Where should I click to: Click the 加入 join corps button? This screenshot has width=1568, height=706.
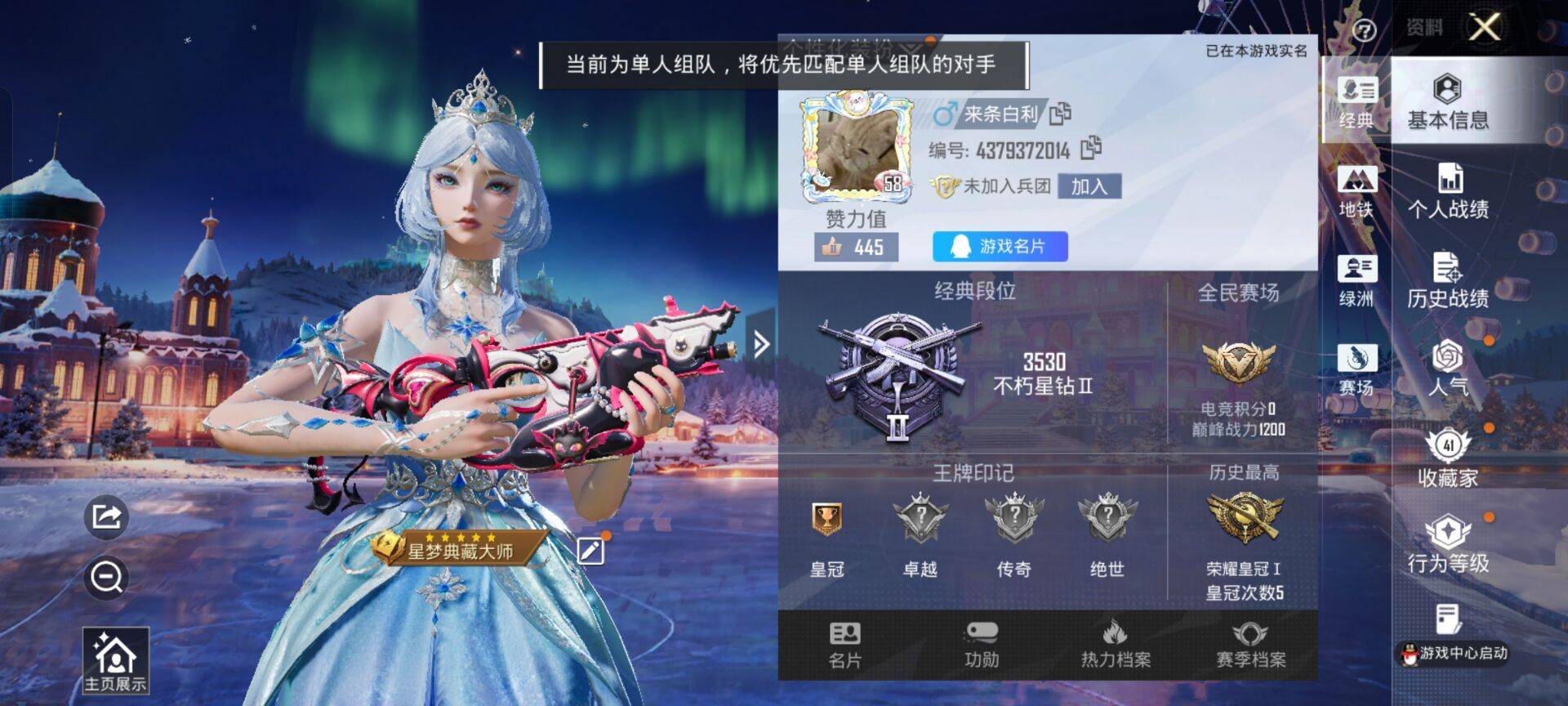tap(1090, 187)
